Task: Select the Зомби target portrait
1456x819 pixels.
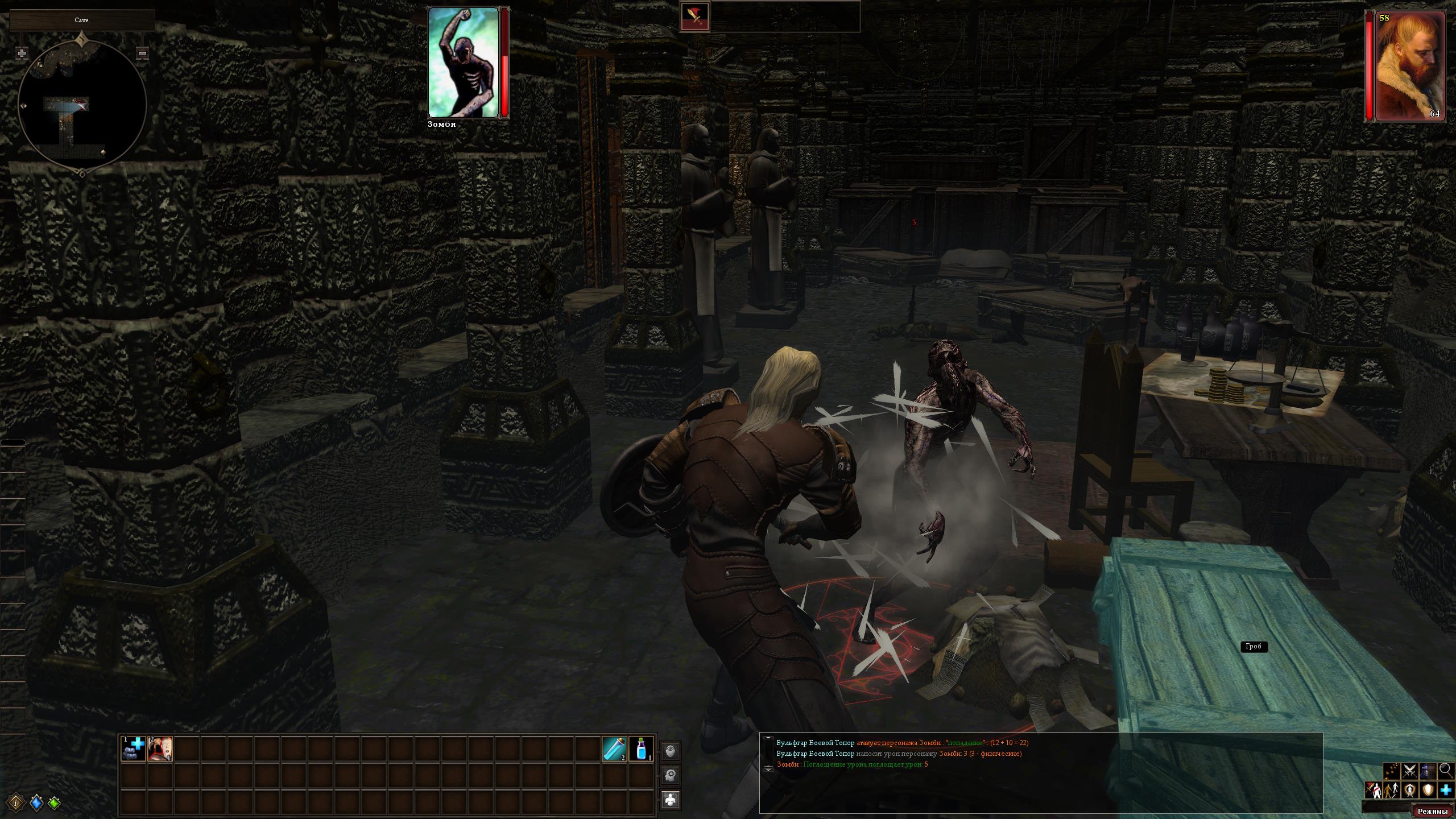Action: point(464,62)
